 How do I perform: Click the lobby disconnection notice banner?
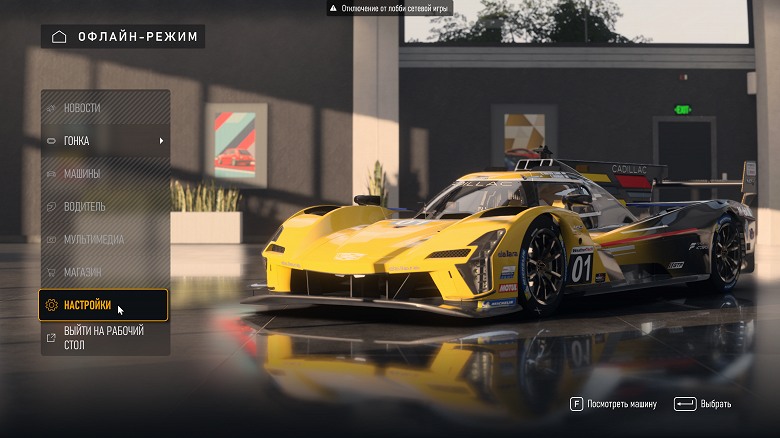[x=390, y=8]
